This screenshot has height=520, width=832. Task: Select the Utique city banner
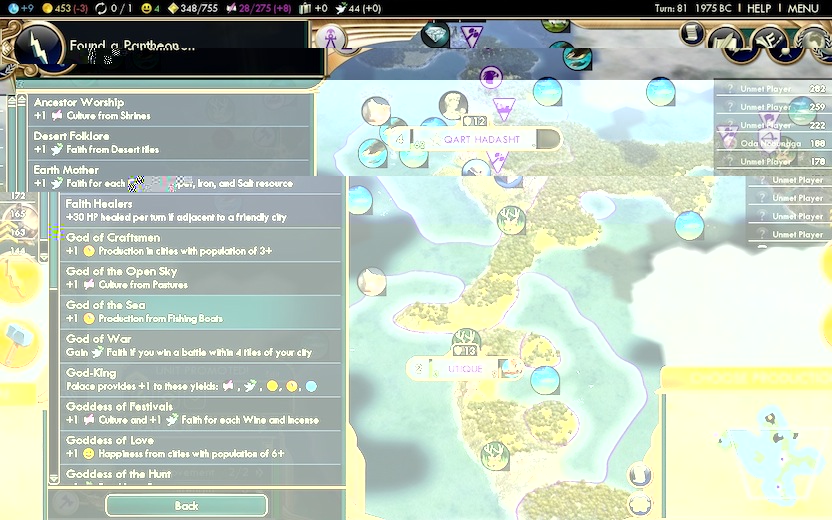click(465, 369)
